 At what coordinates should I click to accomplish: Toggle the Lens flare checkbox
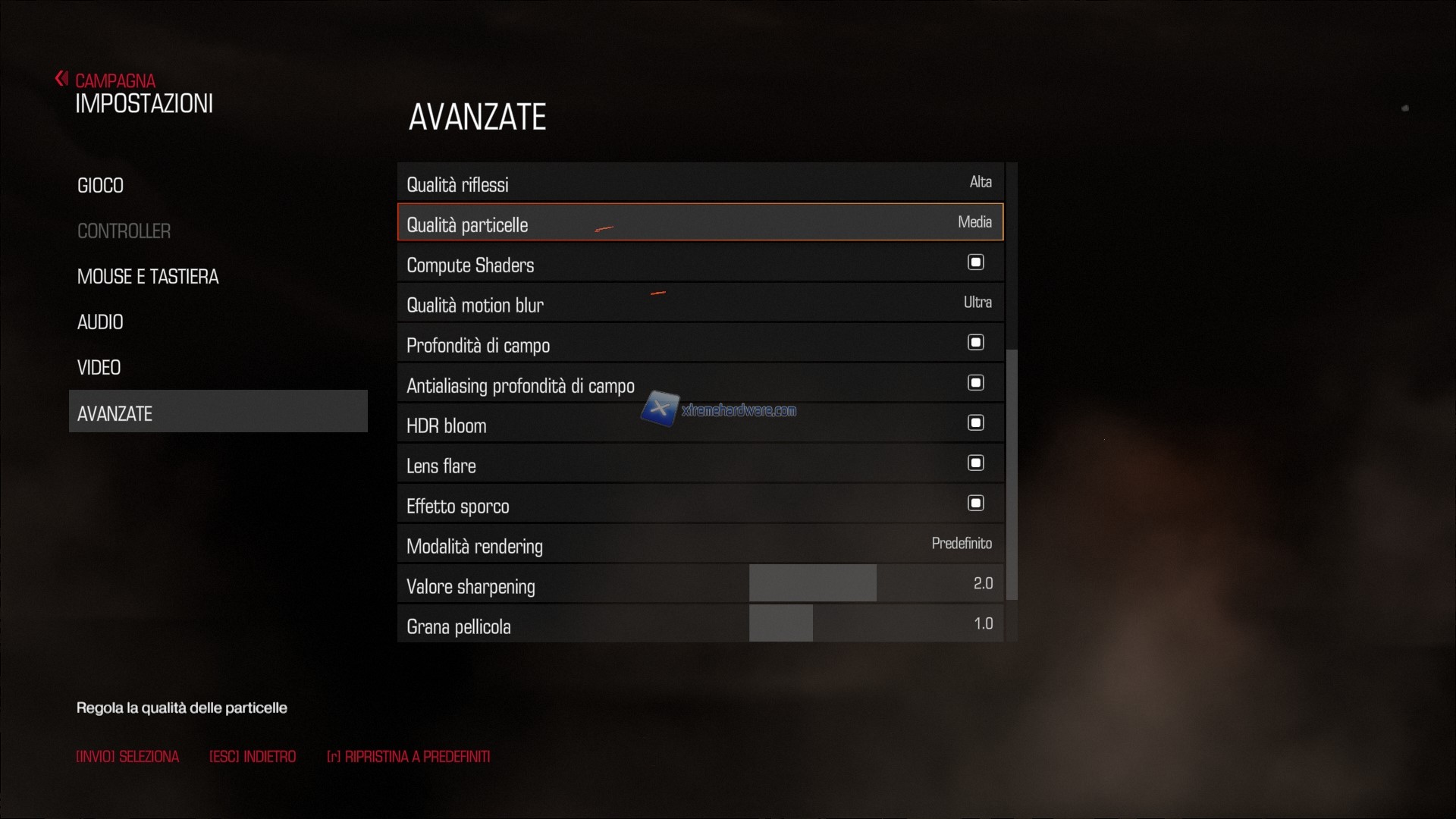pos(975,463)
